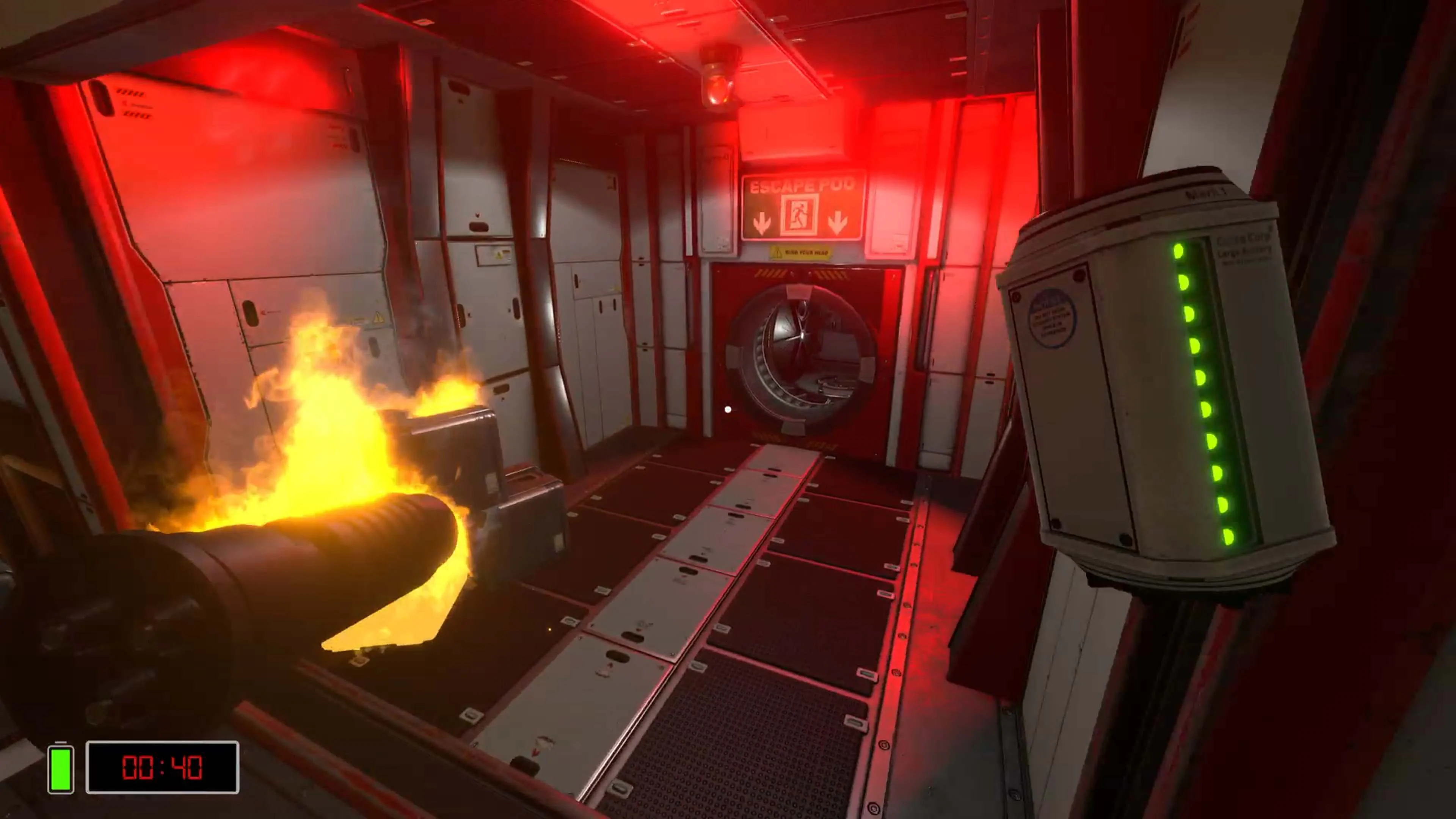Viewport: 1456px width, 819px height.
Task: Click the running-figure exit icon on Escape Pod sign
Action: point(799,217)
